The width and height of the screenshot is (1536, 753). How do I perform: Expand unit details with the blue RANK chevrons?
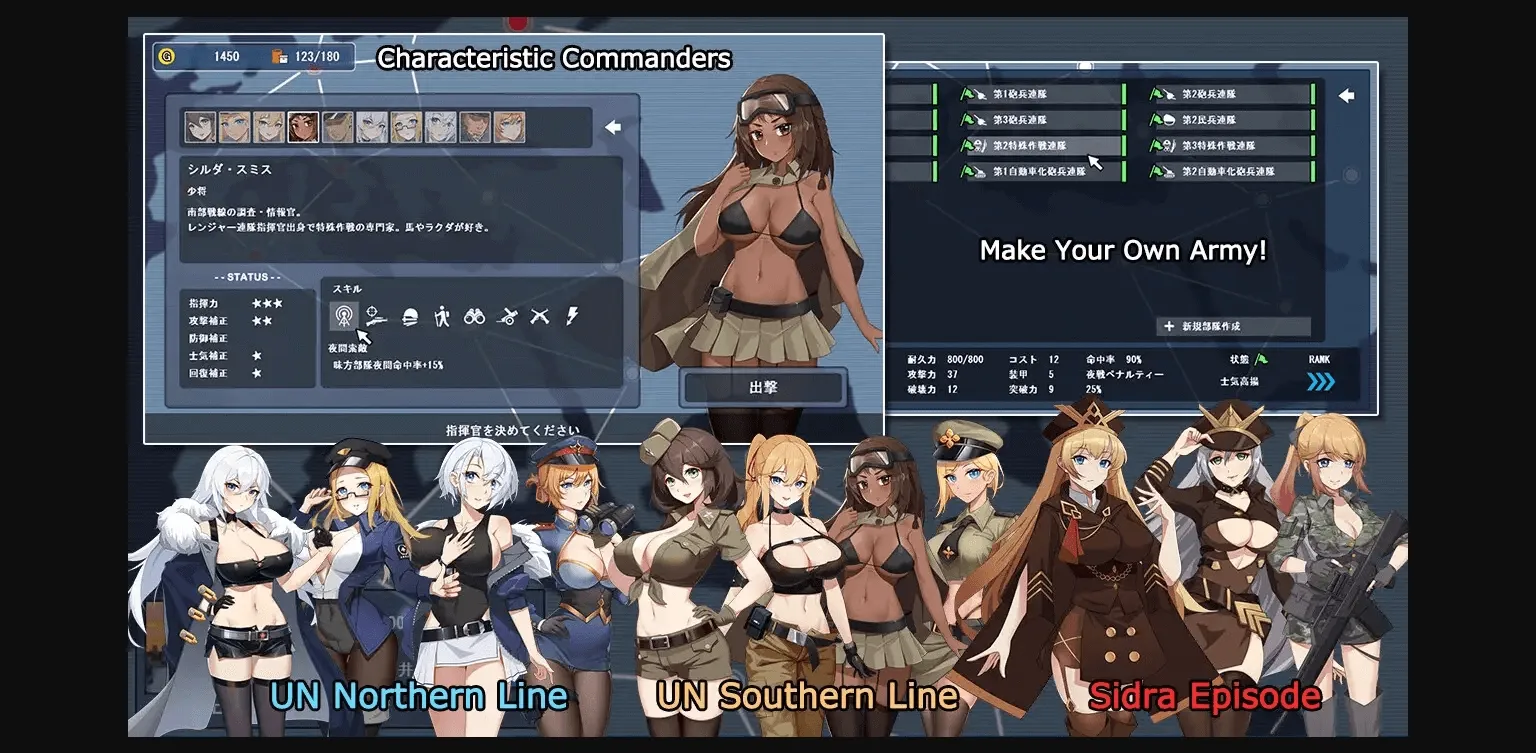[1320, 381]
